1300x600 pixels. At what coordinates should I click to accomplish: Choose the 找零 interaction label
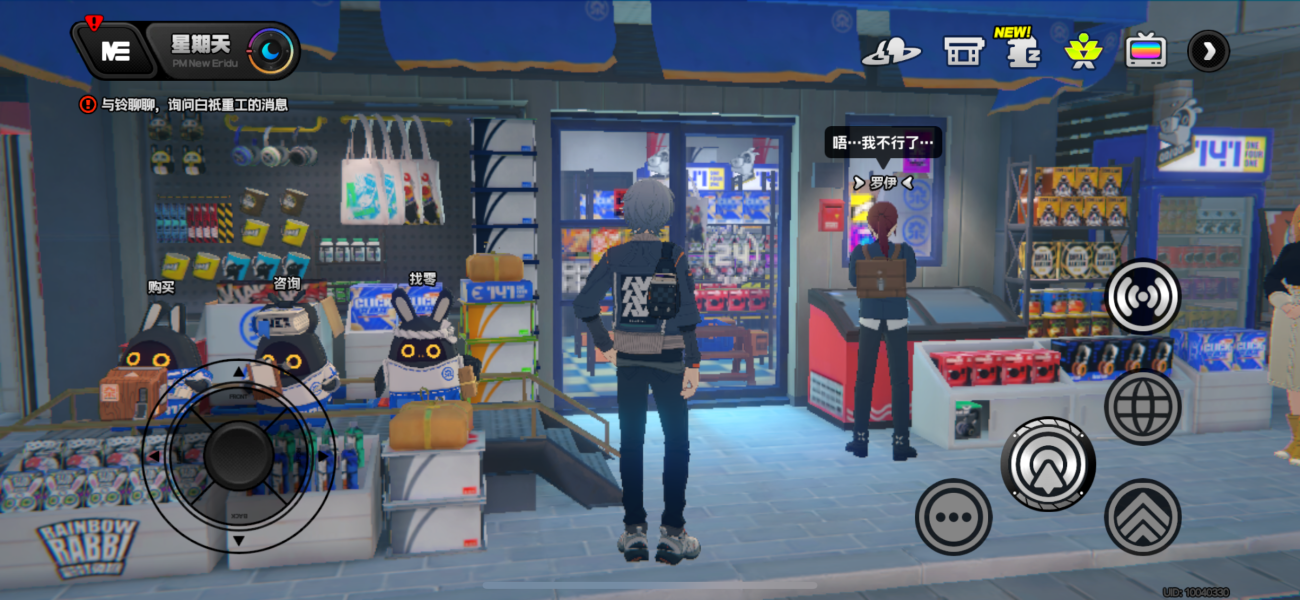[423, 279]
